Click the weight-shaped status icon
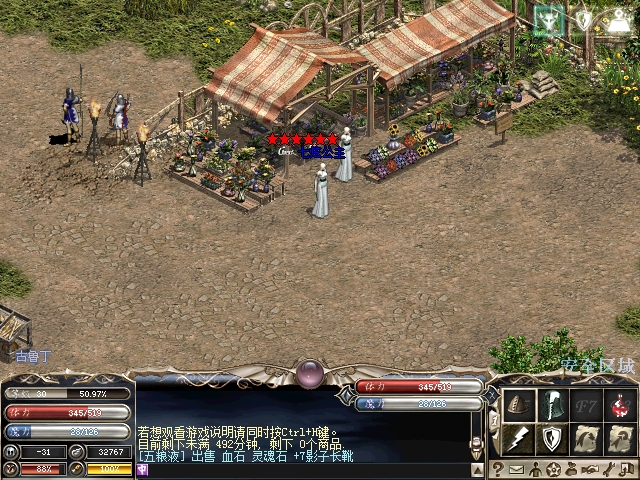 (x=618, y=19)
